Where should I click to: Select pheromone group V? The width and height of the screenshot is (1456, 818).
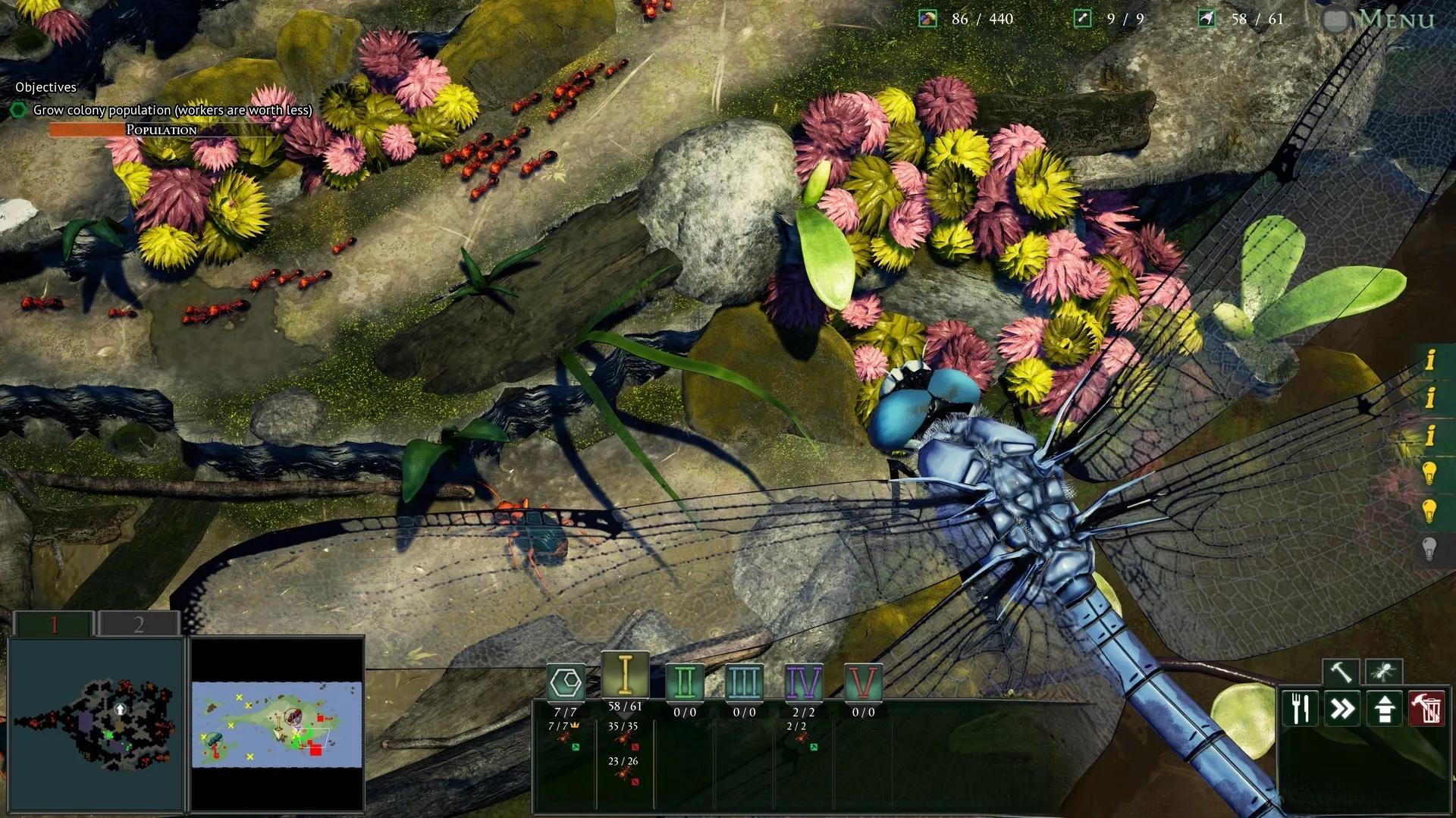862,682
